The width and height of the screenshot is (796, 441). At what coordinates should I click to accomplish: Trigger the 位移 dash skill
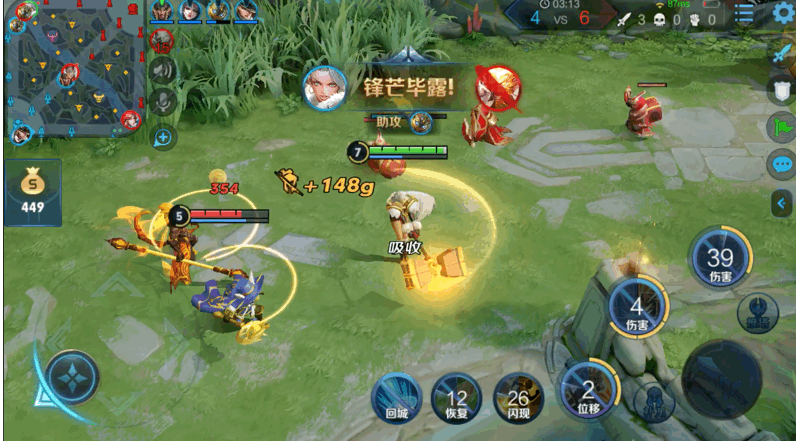pyautogui.click(x=588, y=391)
